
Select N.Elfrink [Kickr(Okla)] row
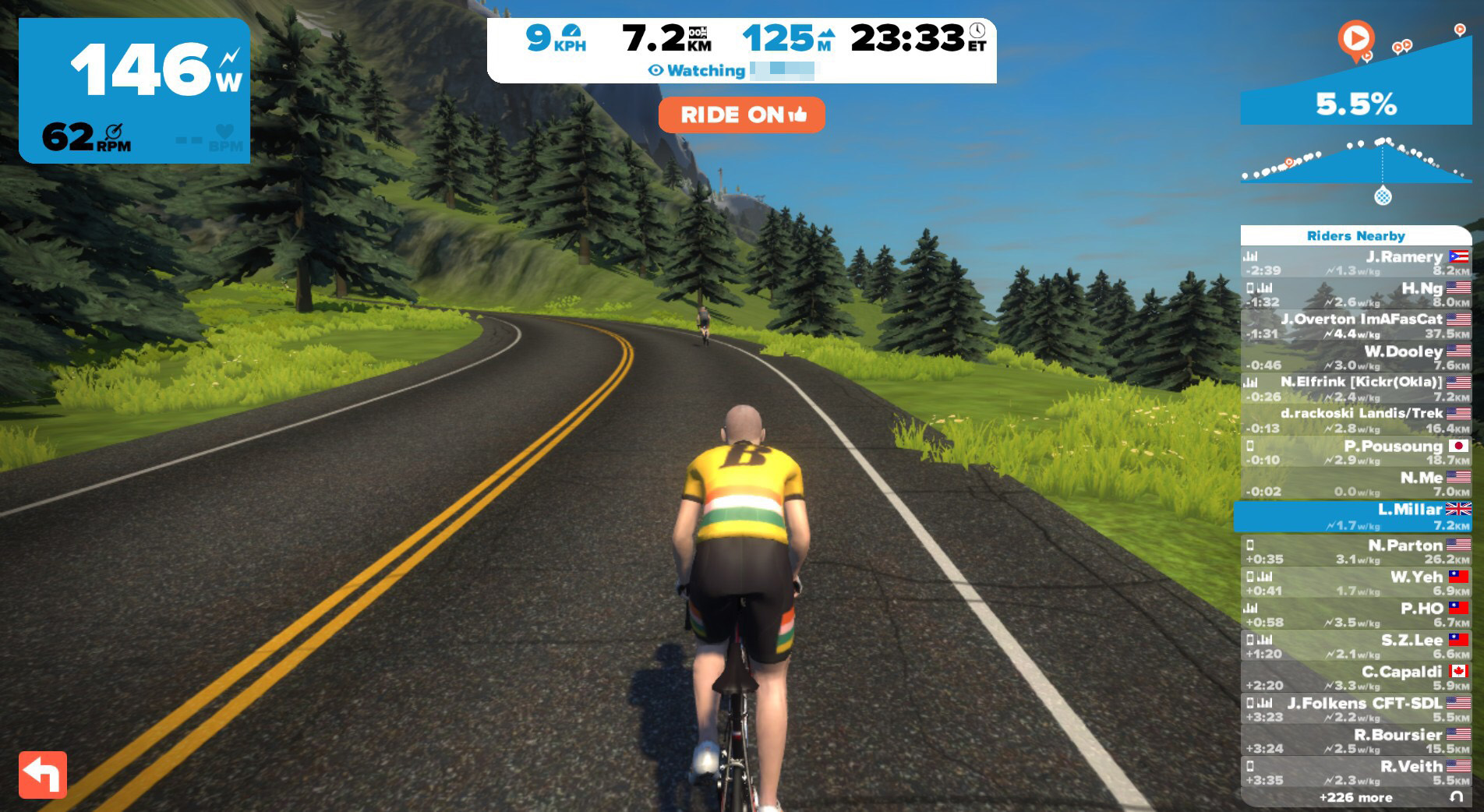[x=1355, y=389]
